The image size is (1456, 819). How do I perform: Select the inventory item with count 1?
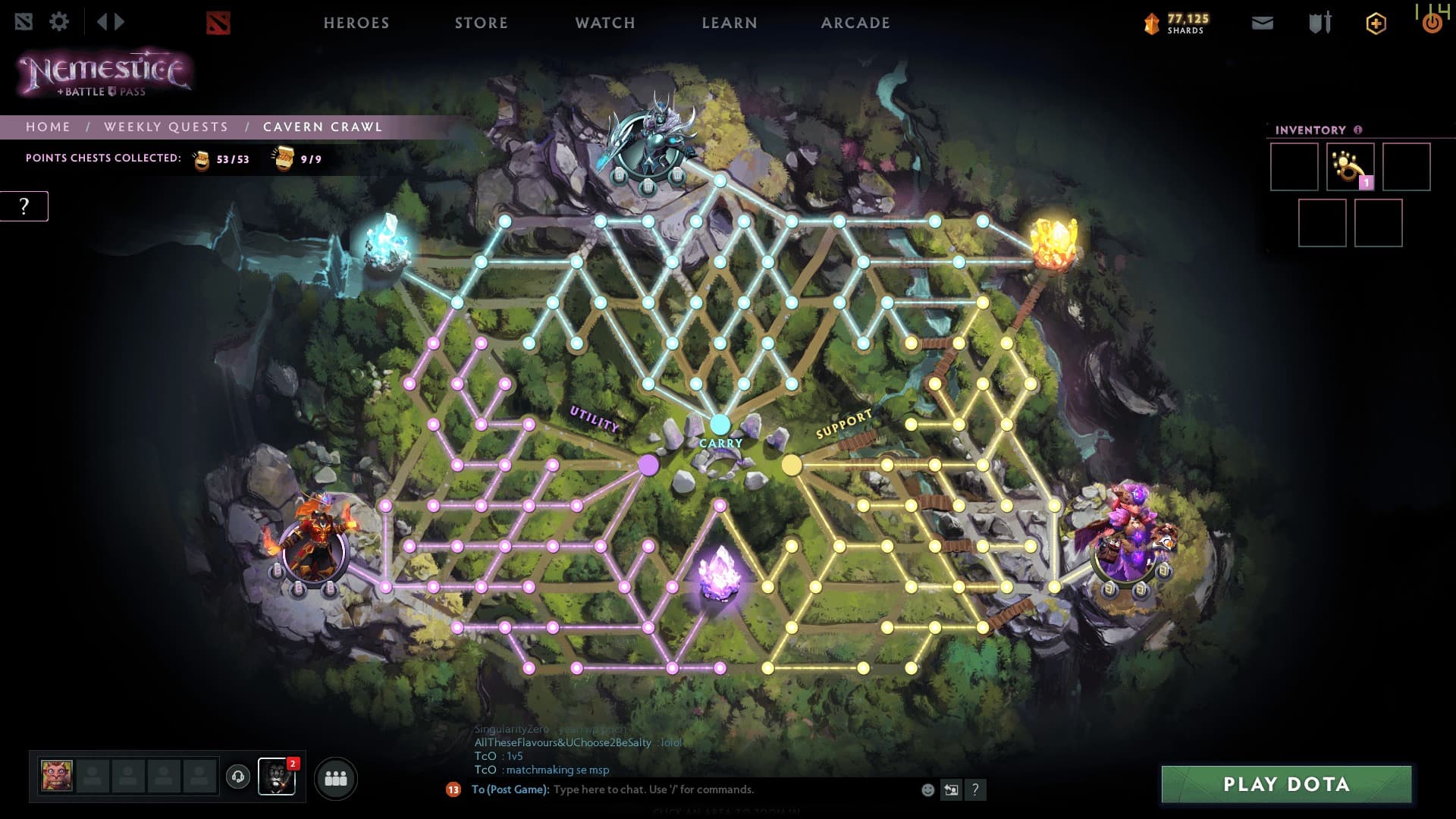click(x=1350, y=167)
